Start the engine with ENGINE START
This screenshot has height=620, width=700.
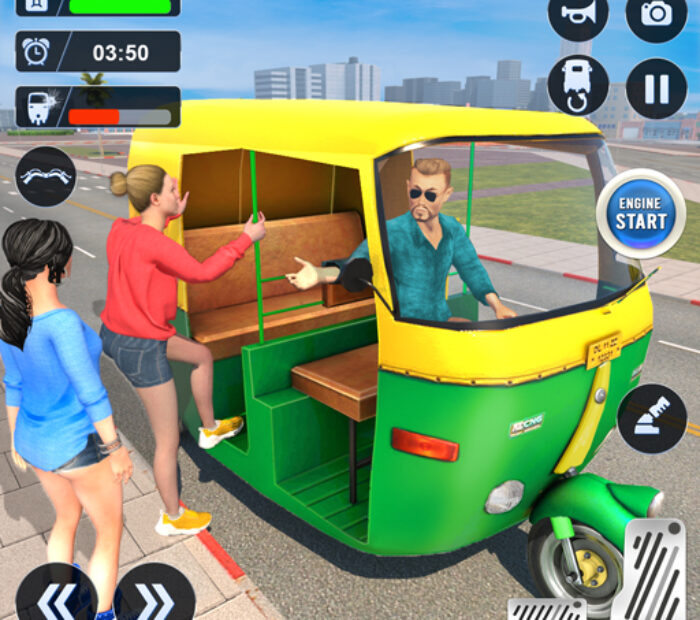[641, 213]
